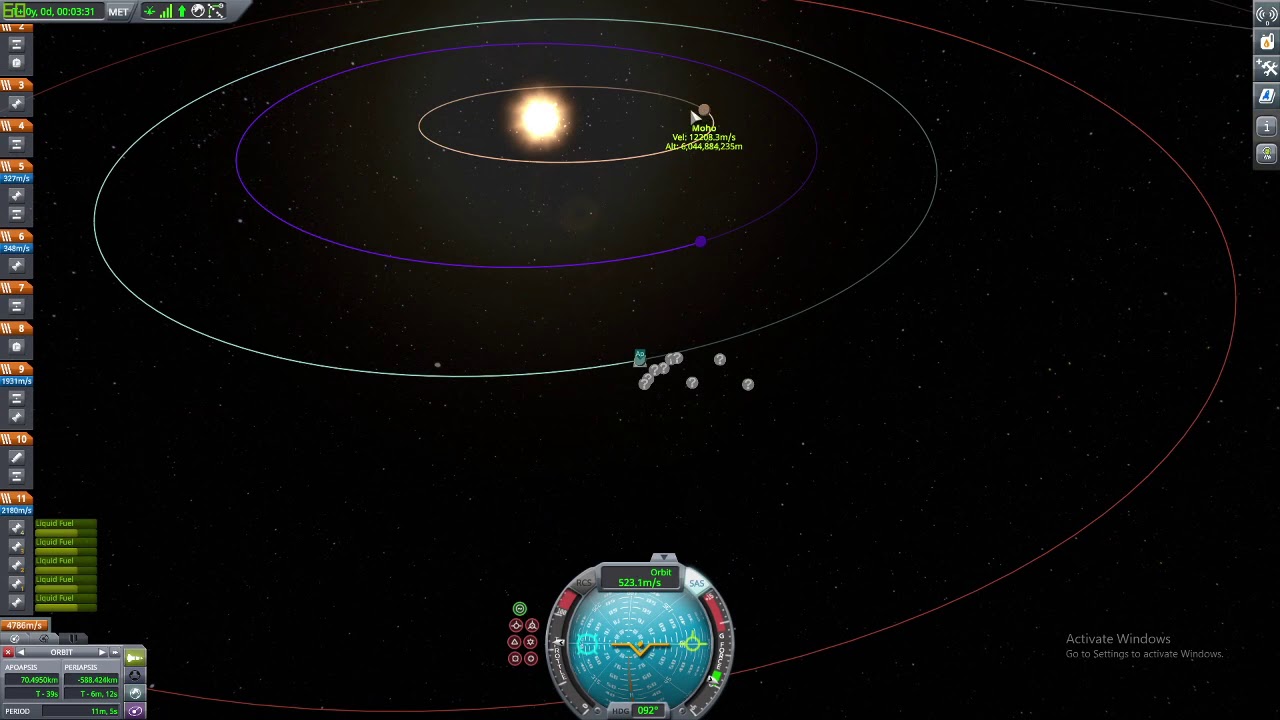Screen dimensions: 1280x720
Task: Click the Moho planet marker in map view
Action: (704, 110)
